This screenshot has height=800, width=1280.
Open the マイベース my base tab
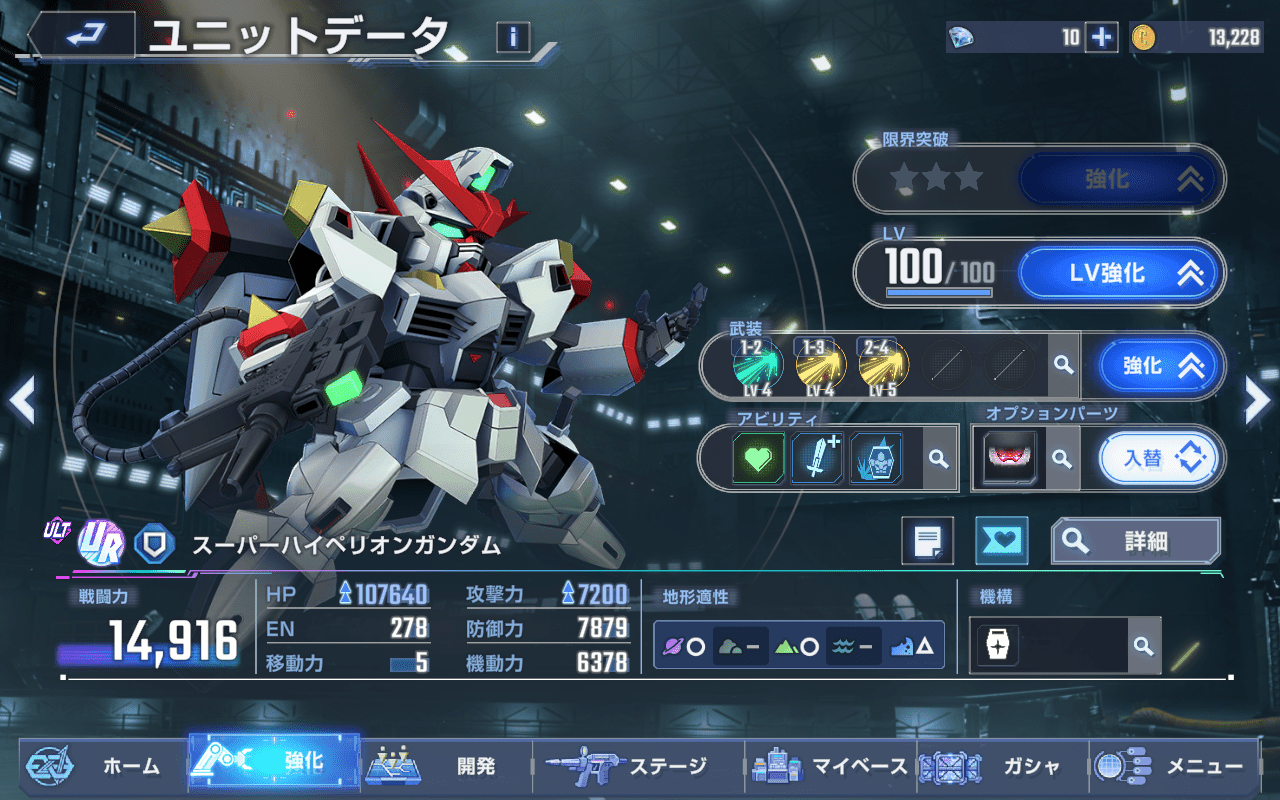point(830,767)
